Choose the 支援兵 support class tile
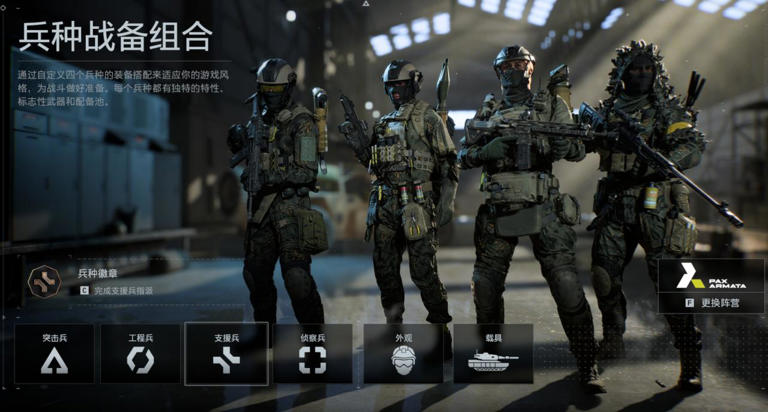This screenshot has width=768, height=412. click(226, 353)
